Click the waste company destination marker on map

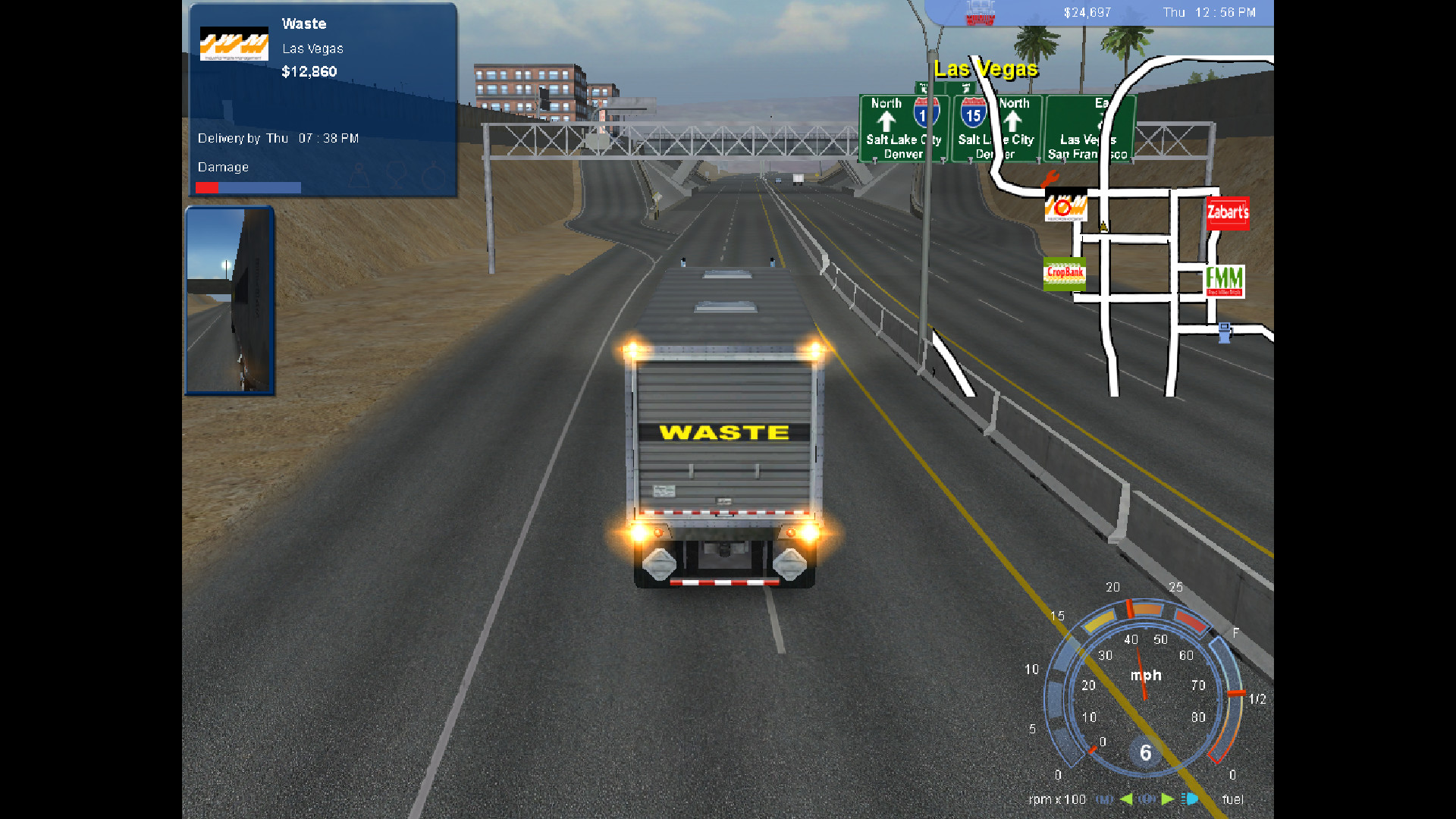(1065, 206)
